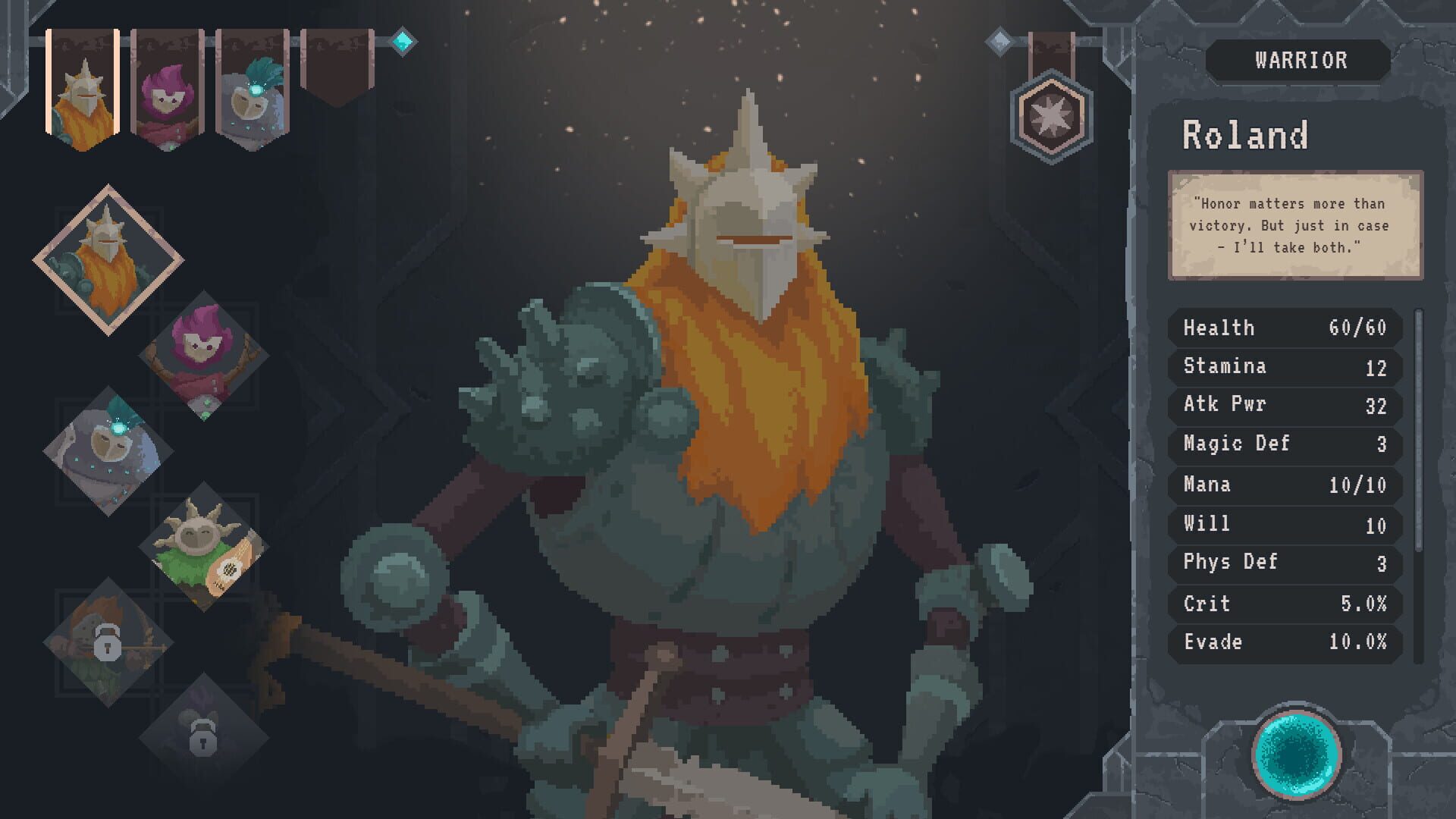
Task: Click the diamond gem next to the emblem banner
Action: point(1001,42)
